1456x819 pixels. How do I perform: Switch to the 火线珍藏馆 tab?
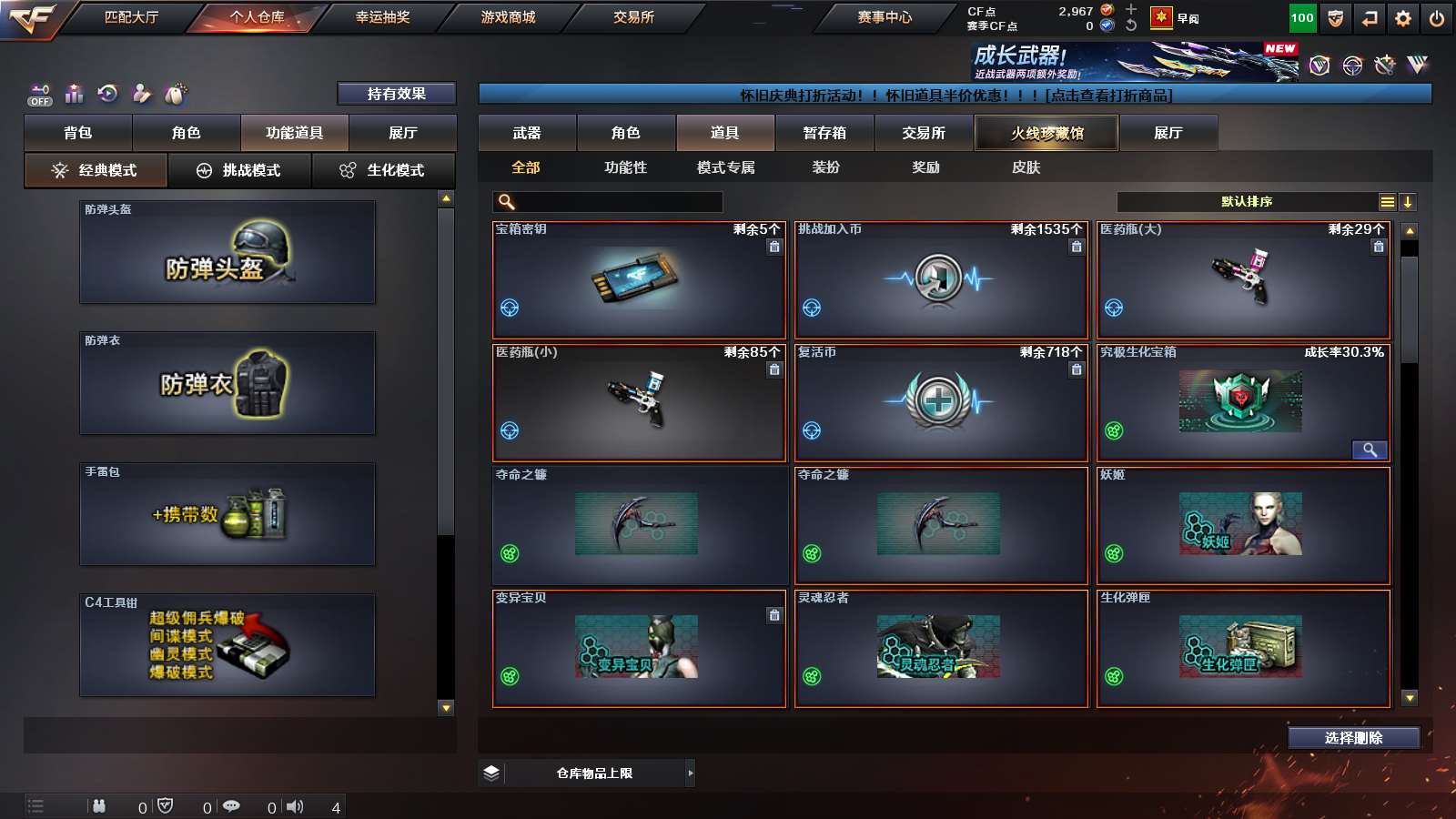click(1046, 133)
